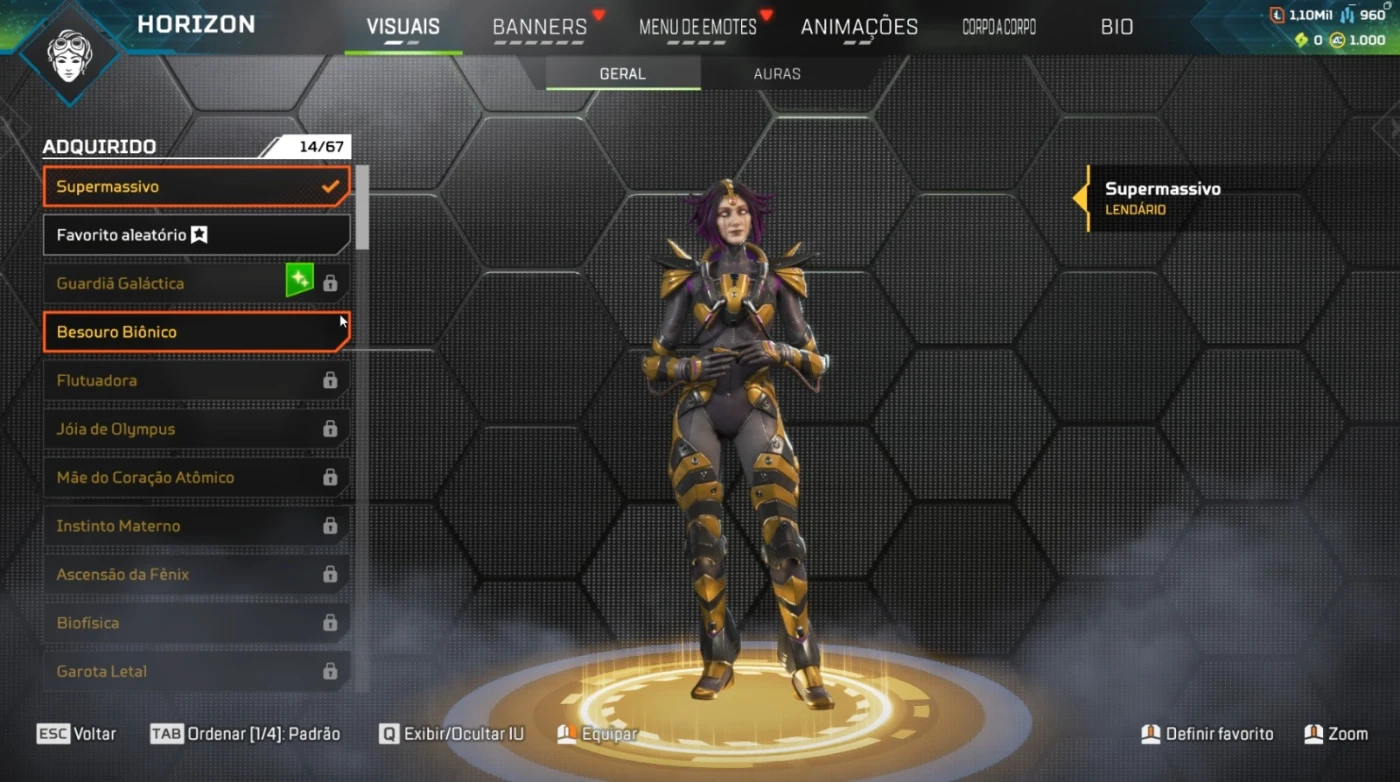Screen dimensions: 1400x782
Task: Click the Horizon legend portrait icon
Action: (70, 50)
